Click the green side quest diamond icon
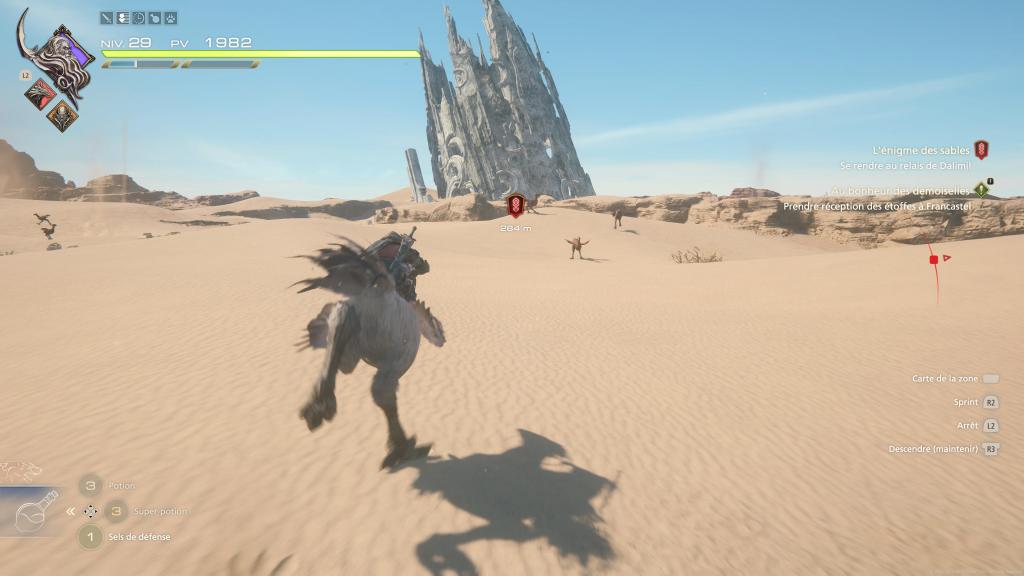This screenshot has height=576, width=1024. tap(982, 189)
